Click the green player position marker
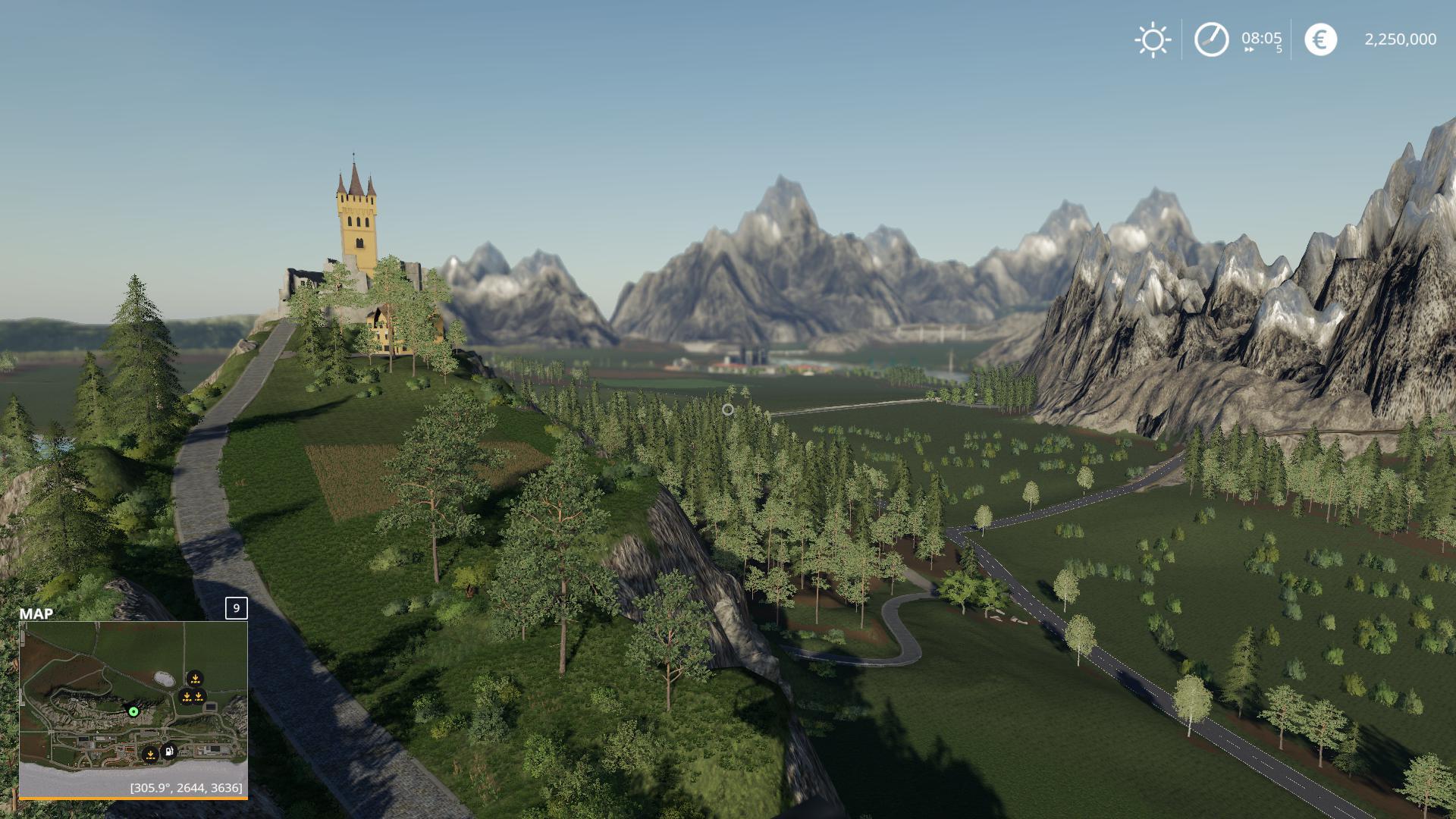This screenshot has height=819, width=1456. (x=133, y=711)
